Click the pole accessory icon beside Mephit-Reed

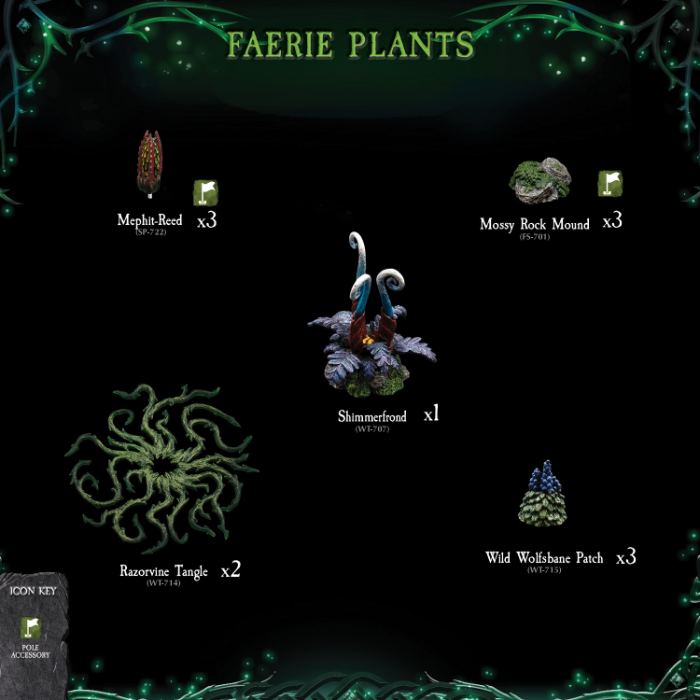(205, 192)
